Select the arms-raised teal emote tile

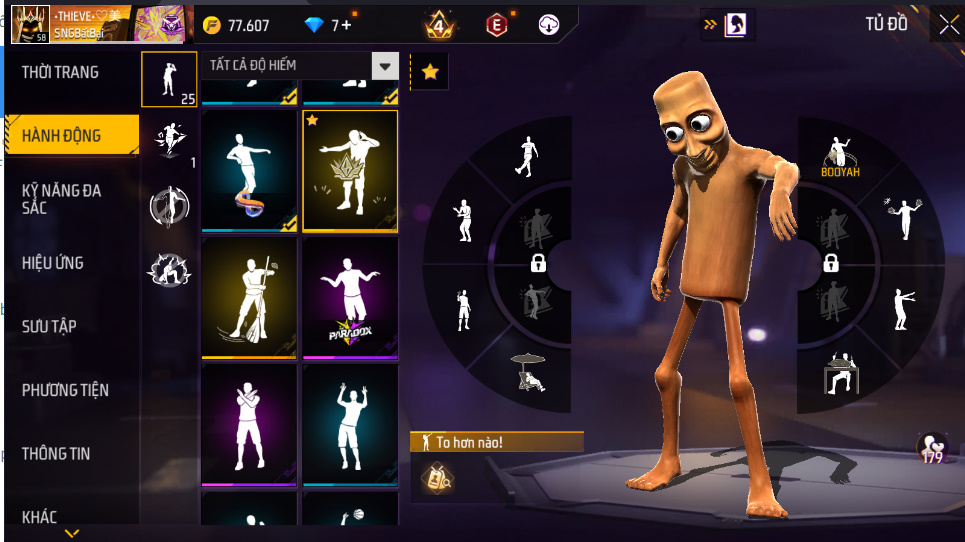350,424
